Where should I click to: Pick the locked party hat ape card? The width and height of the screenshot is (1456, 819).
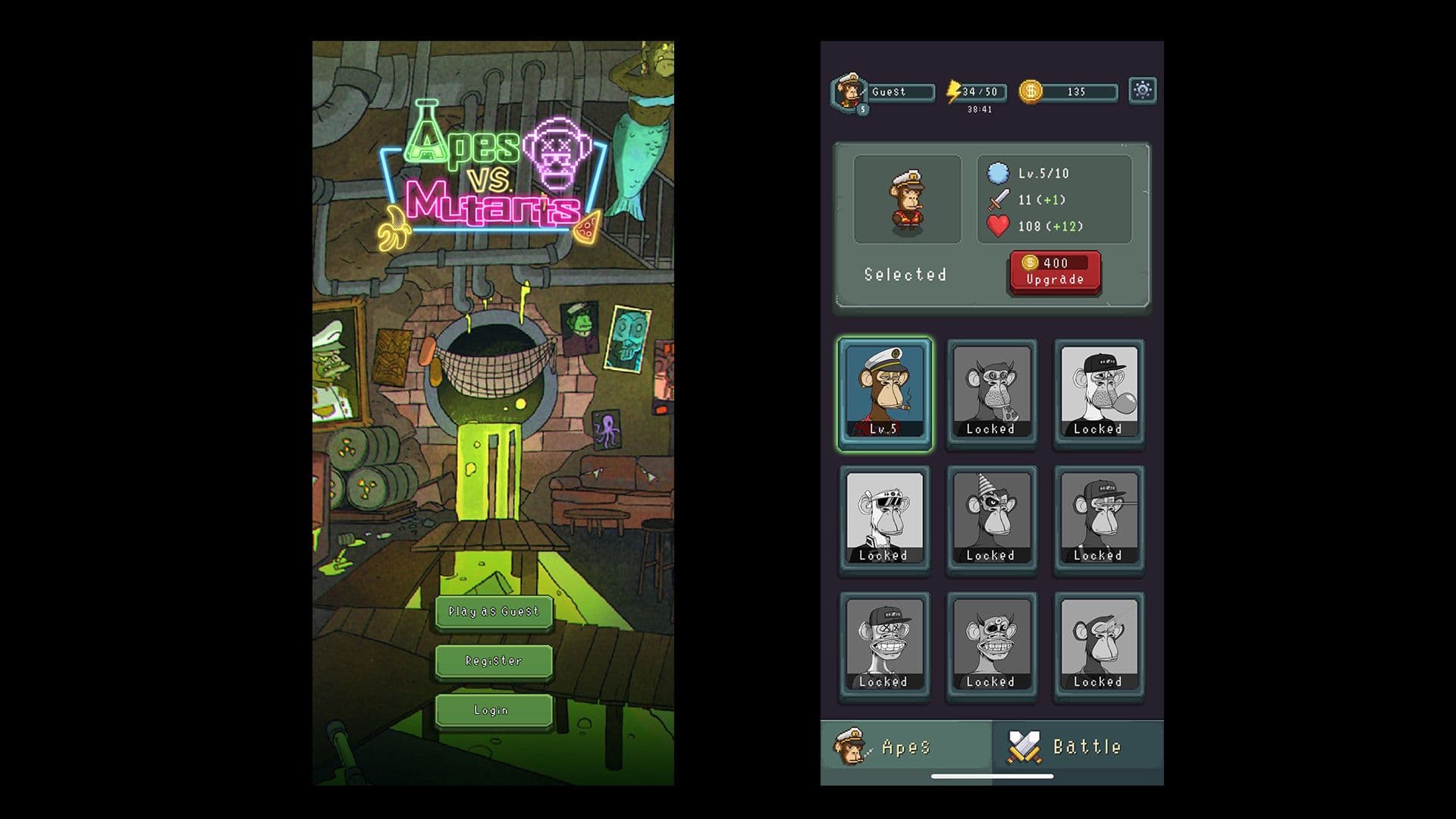click(x=991, y=519)
